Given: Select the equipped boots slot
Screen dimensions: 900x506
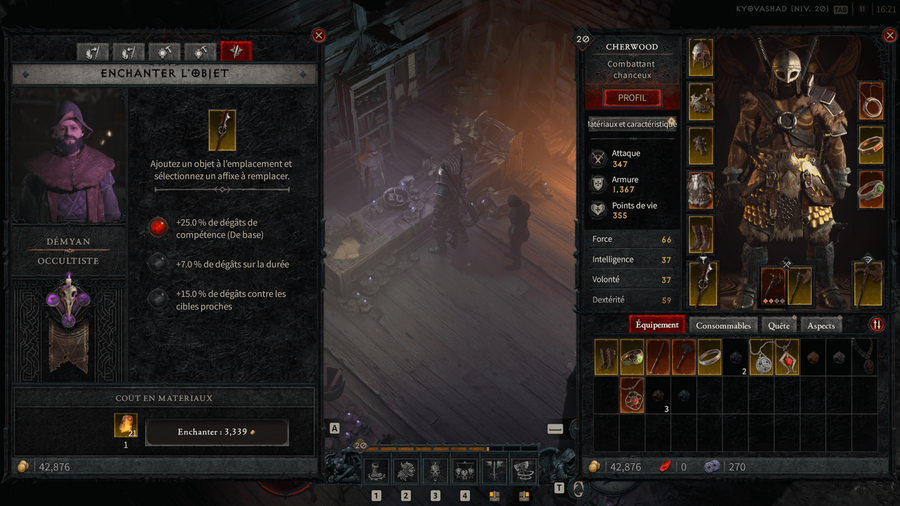Looking at the screenshot, I should (x=701, y=234).
